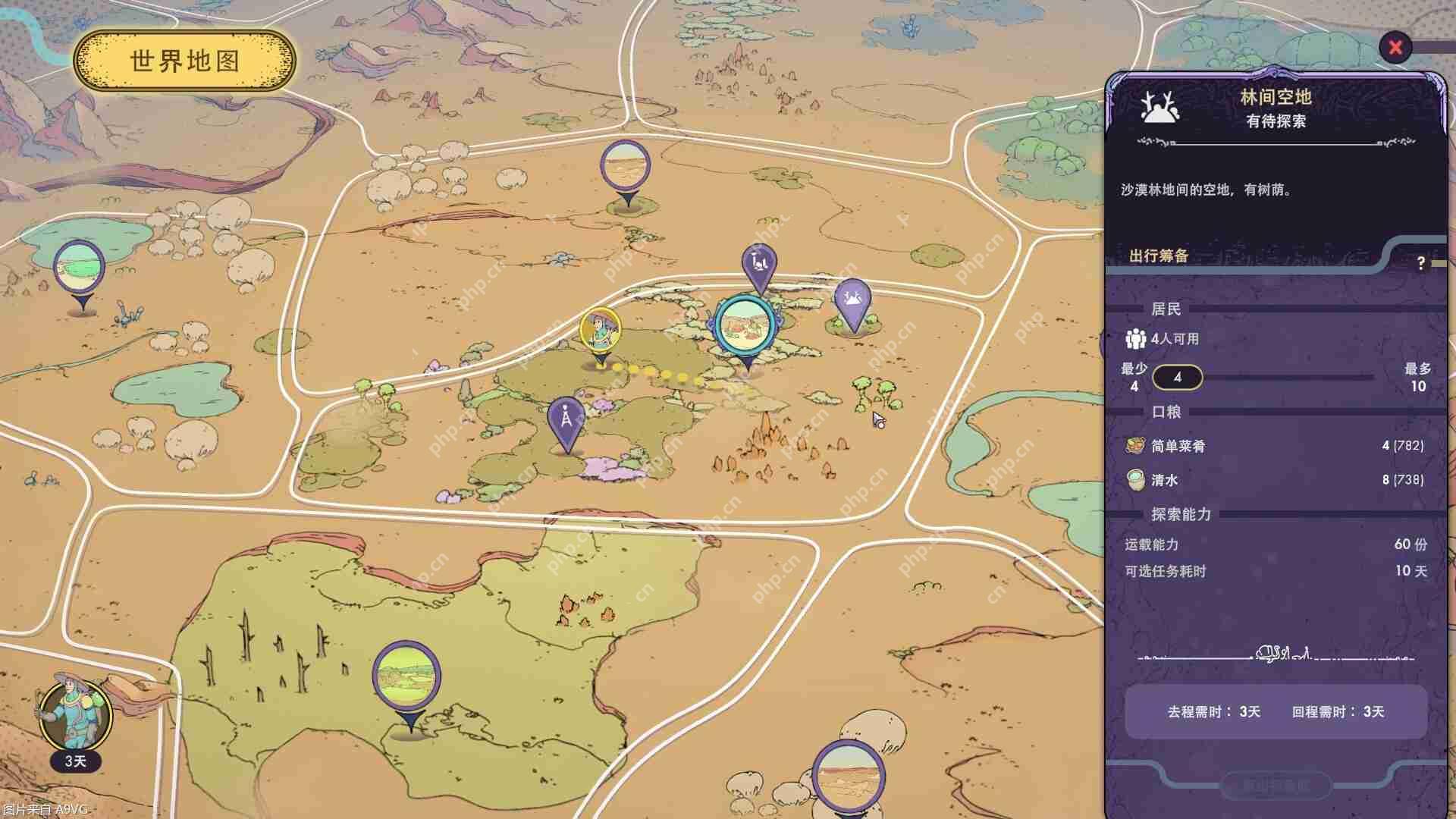Viewport: 1456px width, 819px height.
Task: Click the 简单菜肴 meal icon
Action: pyautogui.click(x=1136, y=447)
